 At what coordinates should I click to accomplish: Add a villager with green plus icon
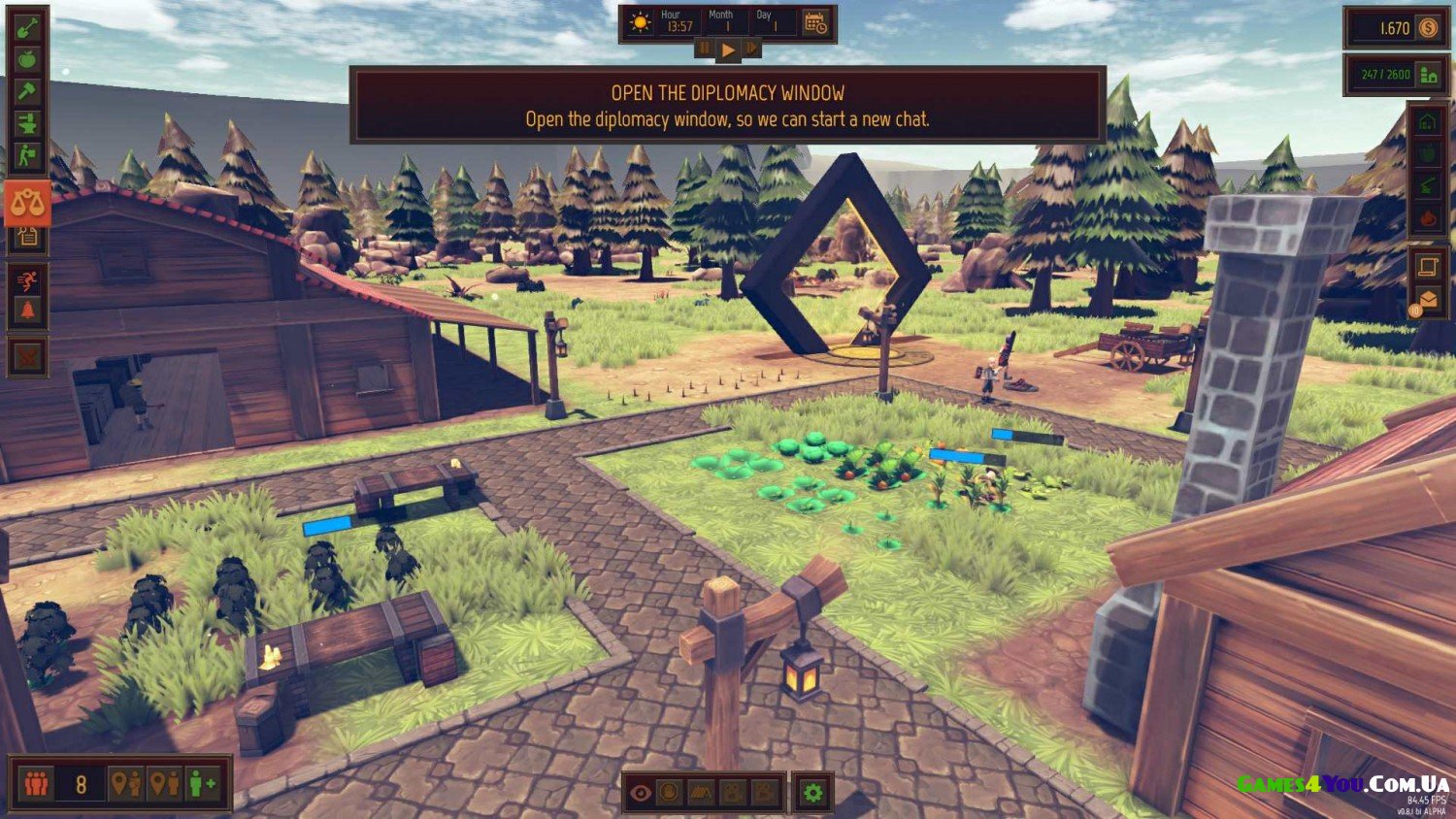coord(204,783)
